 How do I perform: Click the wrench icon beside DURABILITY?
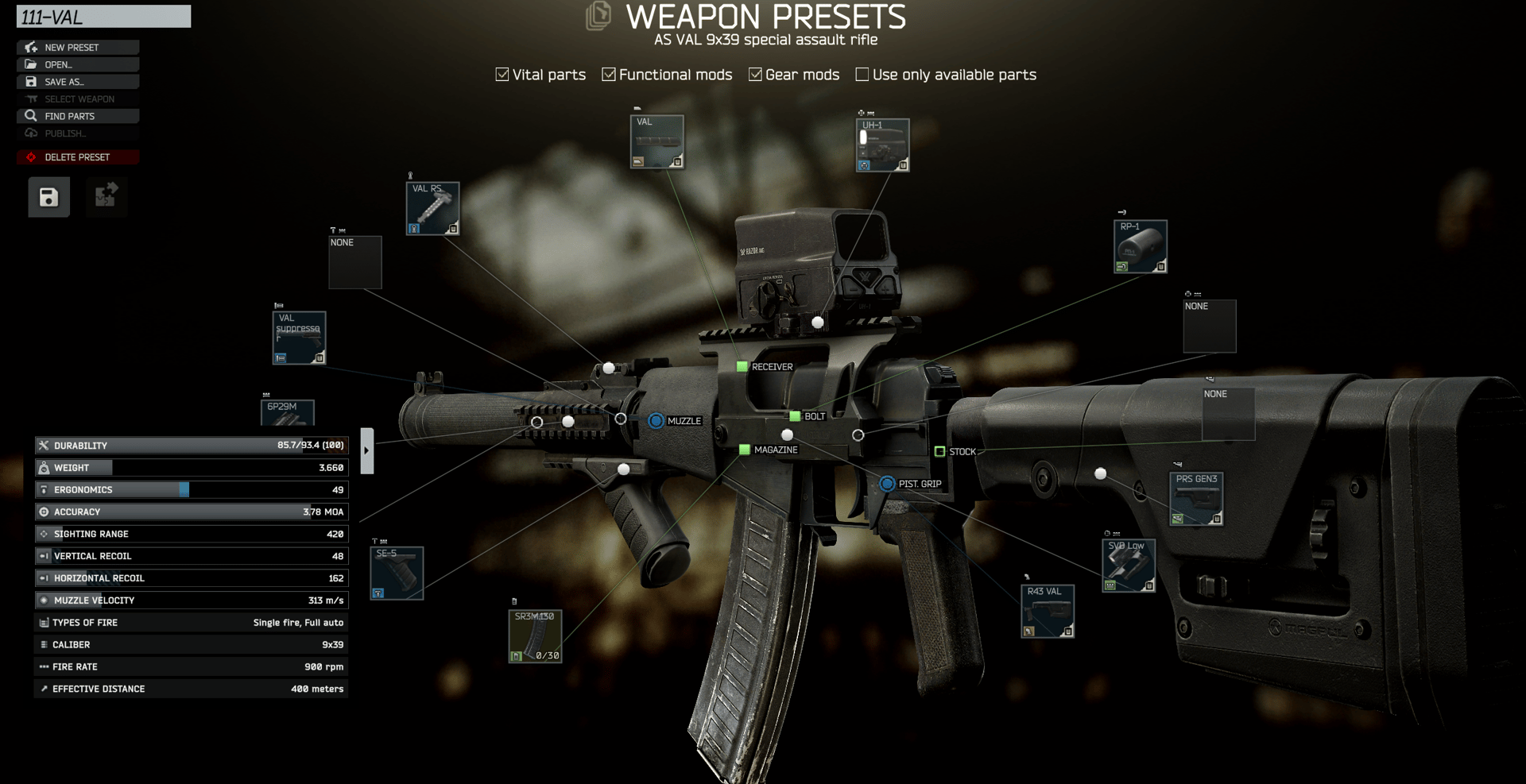(45, 445)
